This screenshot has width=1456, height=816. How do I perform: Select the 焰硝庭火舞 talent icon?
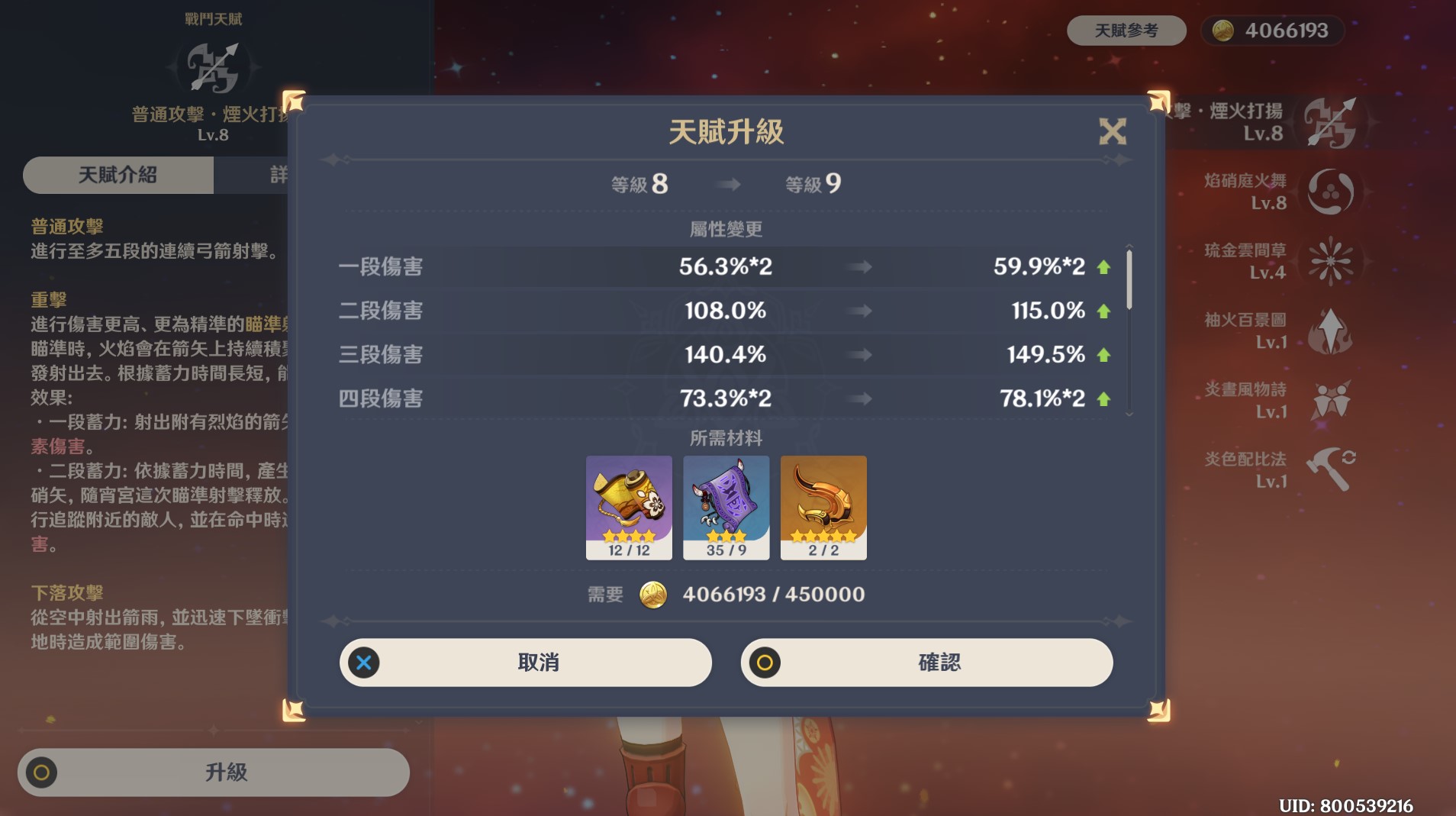point(1330,192)
